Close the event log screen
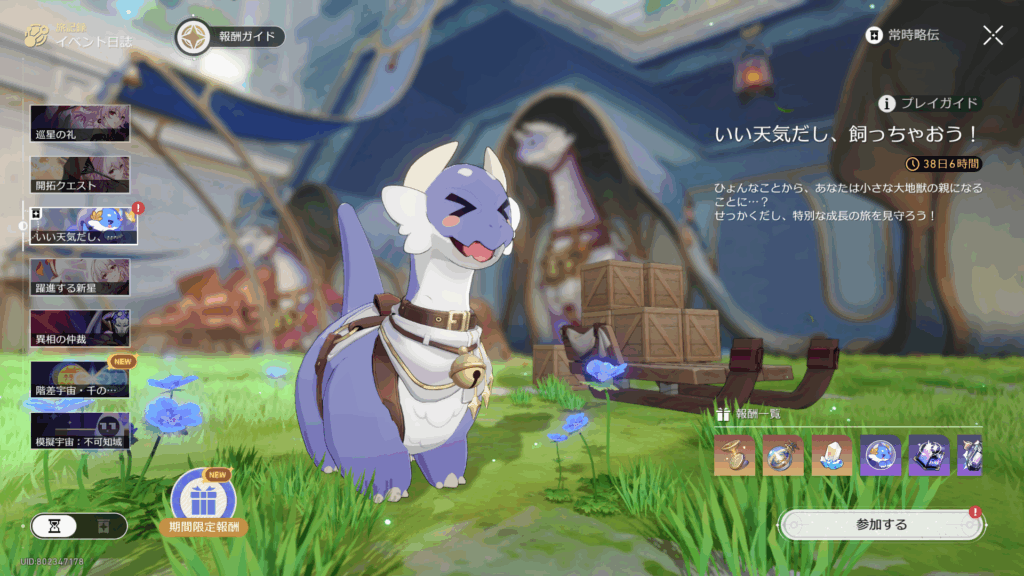 993,36
